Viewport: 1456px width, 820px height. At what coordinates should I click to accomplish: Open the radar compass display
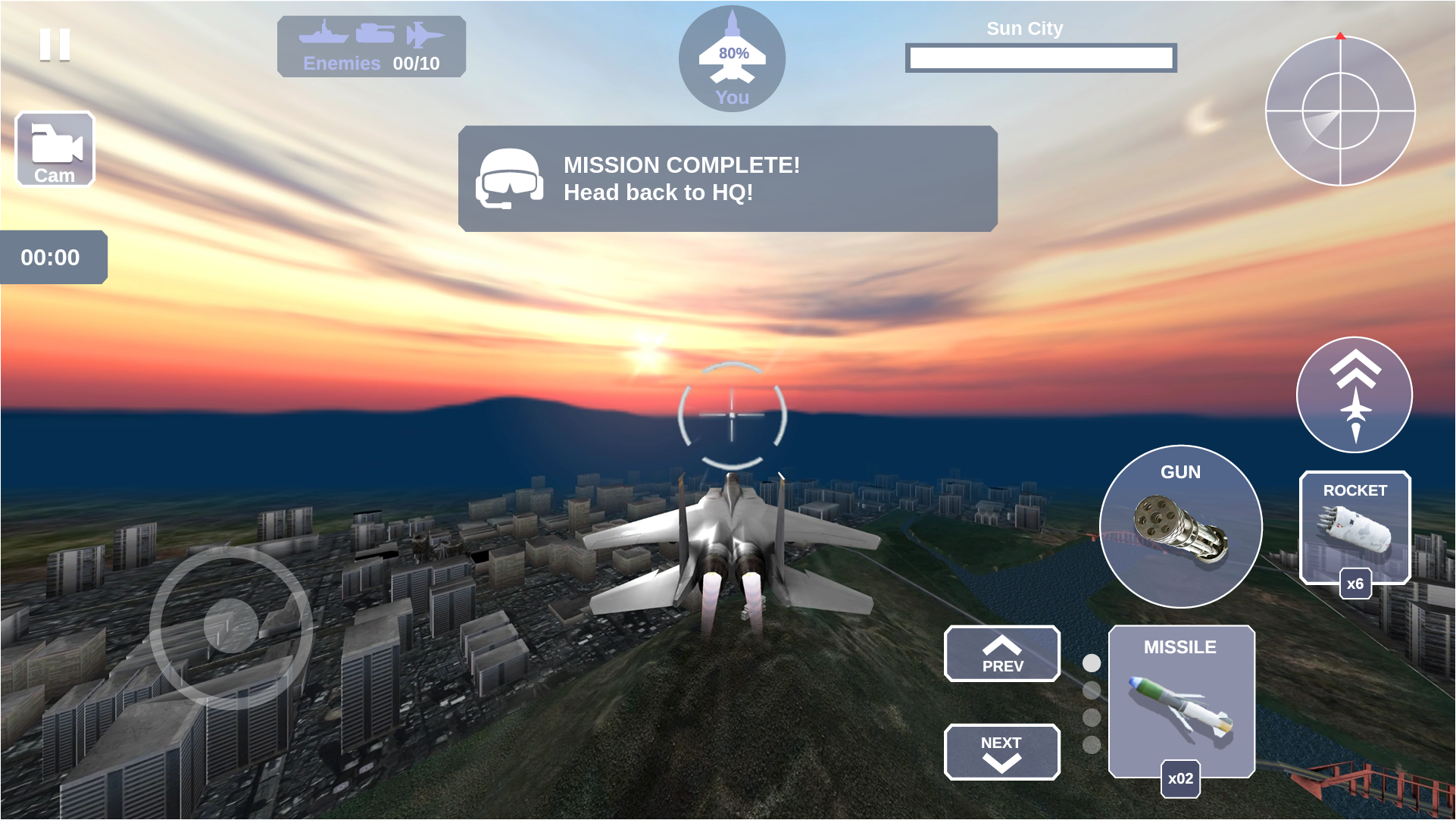pos(1342,112)
